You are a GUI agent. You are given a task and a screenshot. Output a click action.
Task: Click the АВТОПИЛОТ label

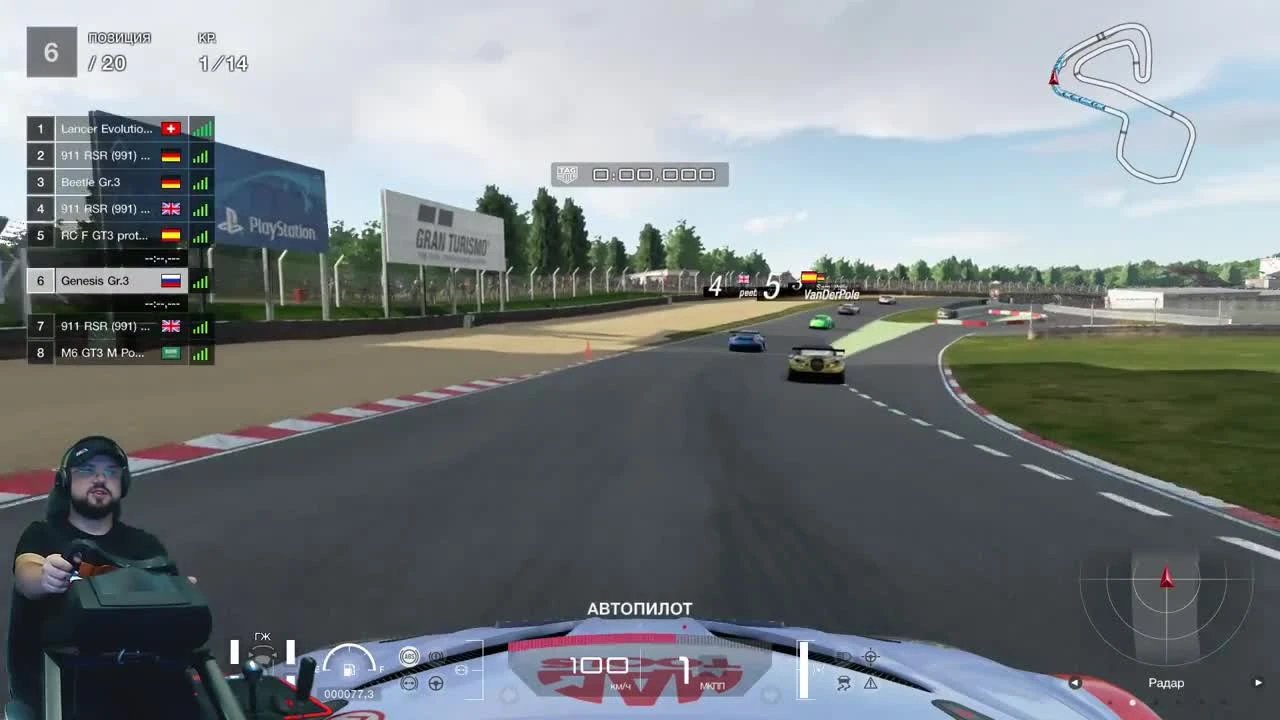(x=639, y=608)
